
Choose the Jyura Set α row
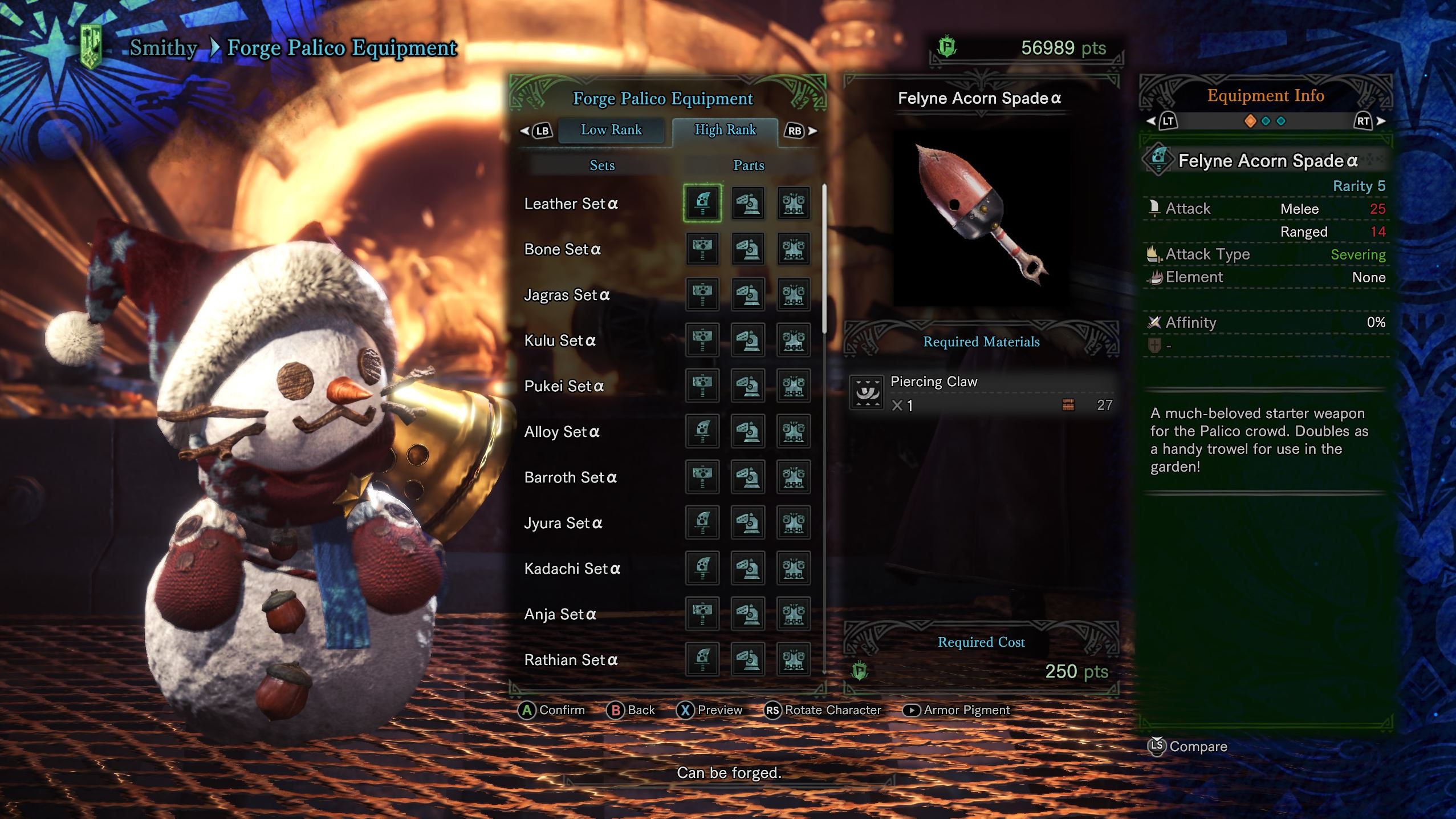point(563,523)
